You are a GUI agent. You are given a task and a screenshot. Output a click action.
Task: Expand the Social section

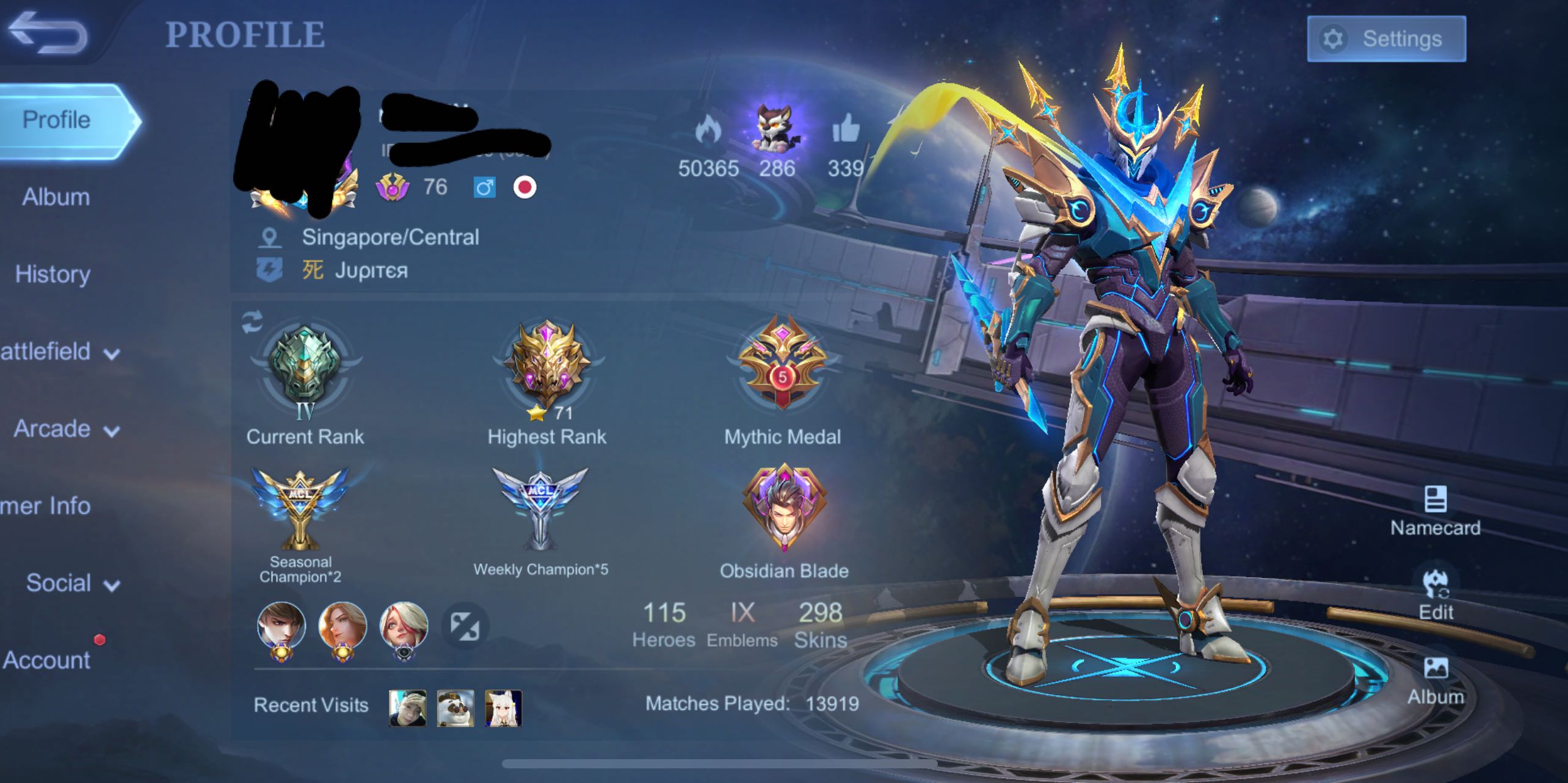(59, 583)
